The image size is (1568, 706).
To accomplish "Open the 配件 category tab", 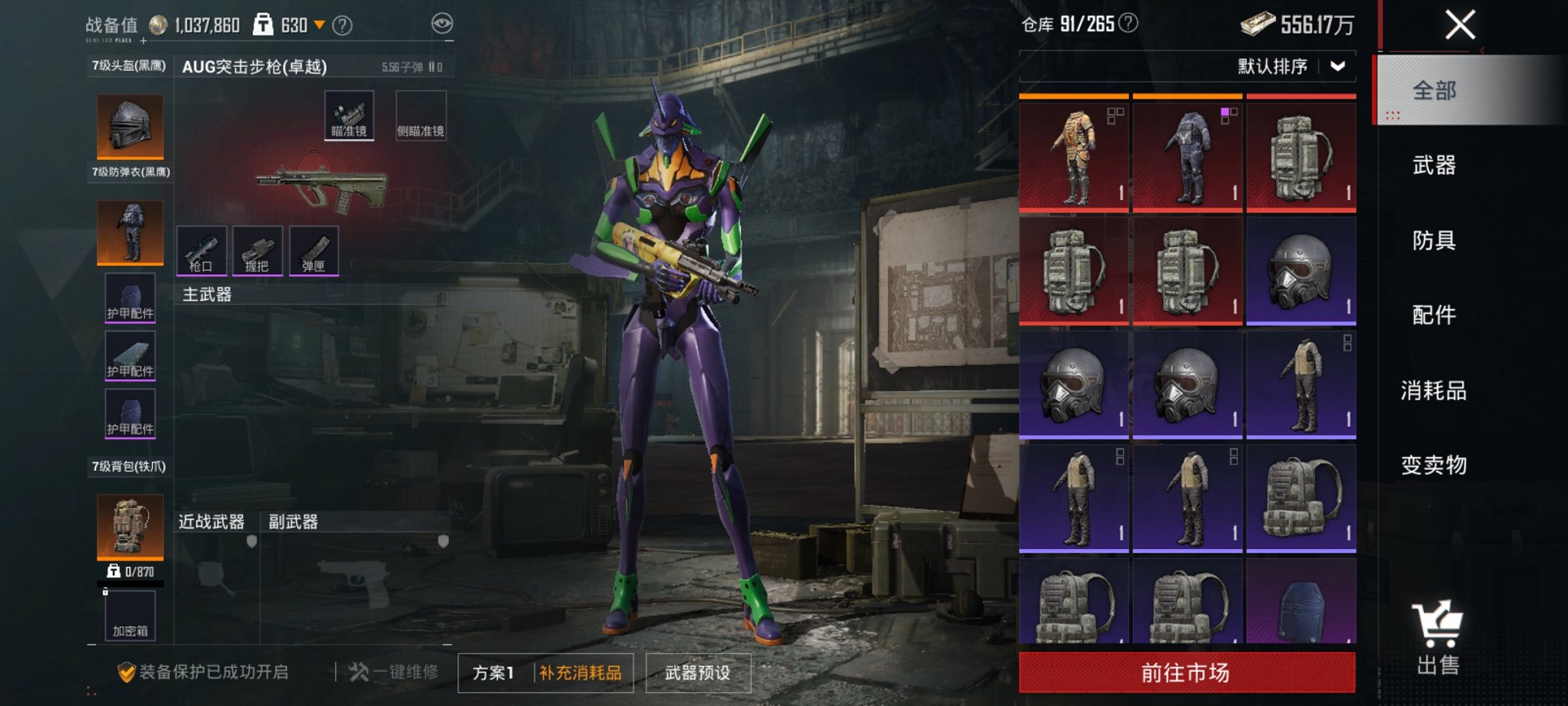I will 1433,315.
